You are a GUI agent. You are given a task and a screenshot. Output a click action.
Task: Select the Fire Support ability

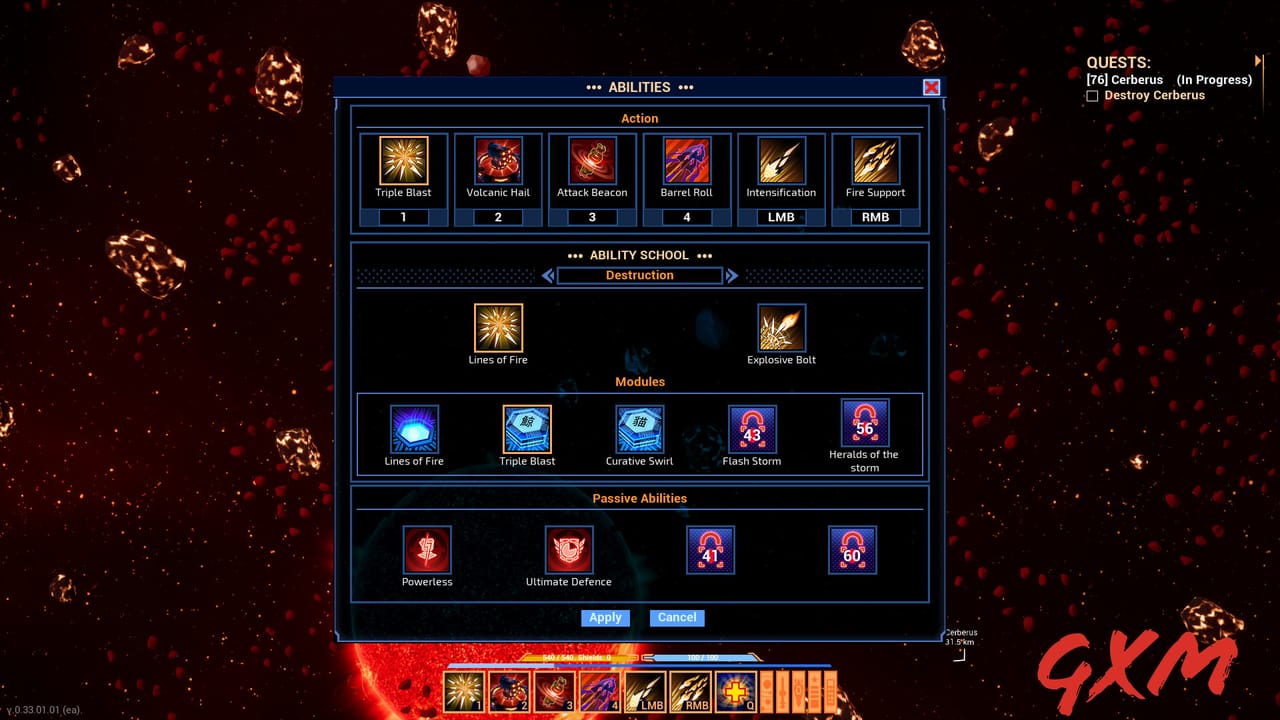875,160
